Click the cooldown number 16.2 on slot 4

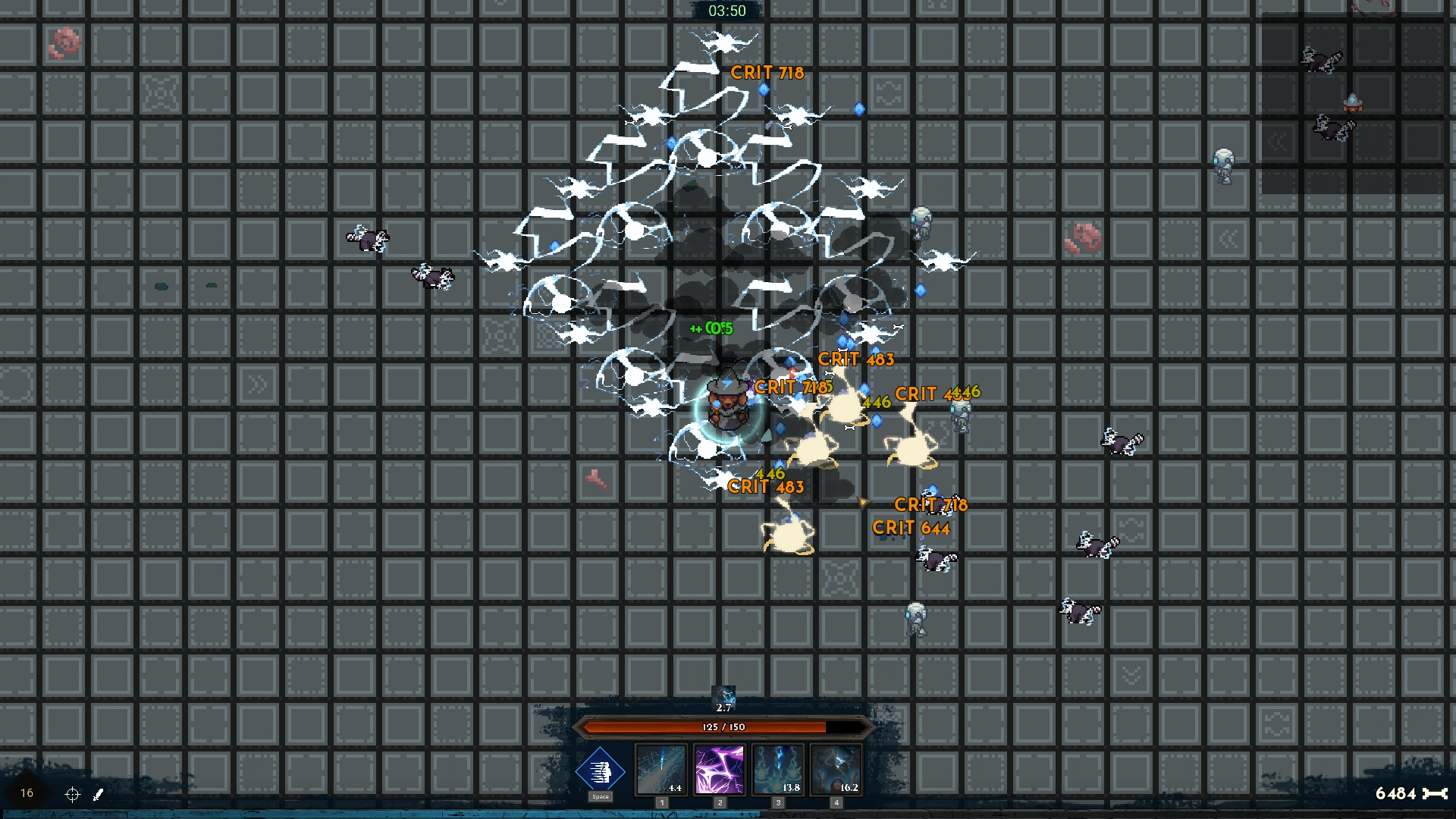click(849, 788)
